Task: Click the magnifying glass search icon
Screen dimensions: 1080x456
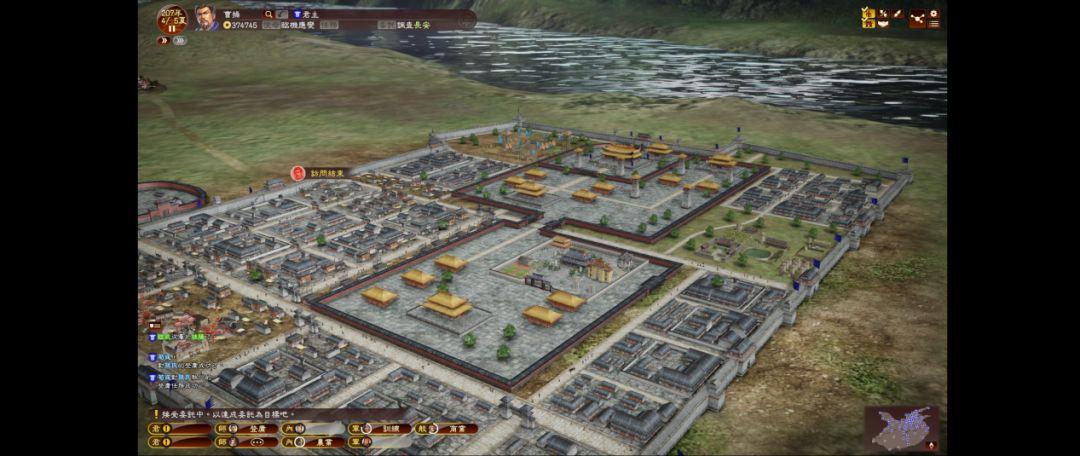Action: (269, 15)
